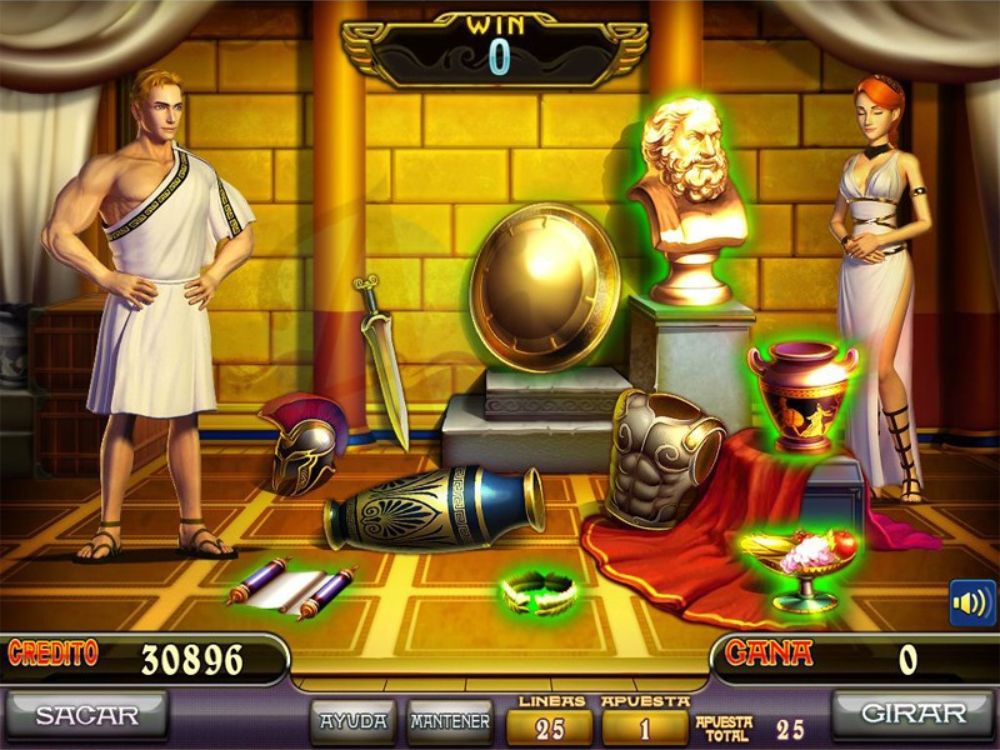
Task: Toggle the sound speaker icon
Action: pos(971,603)
